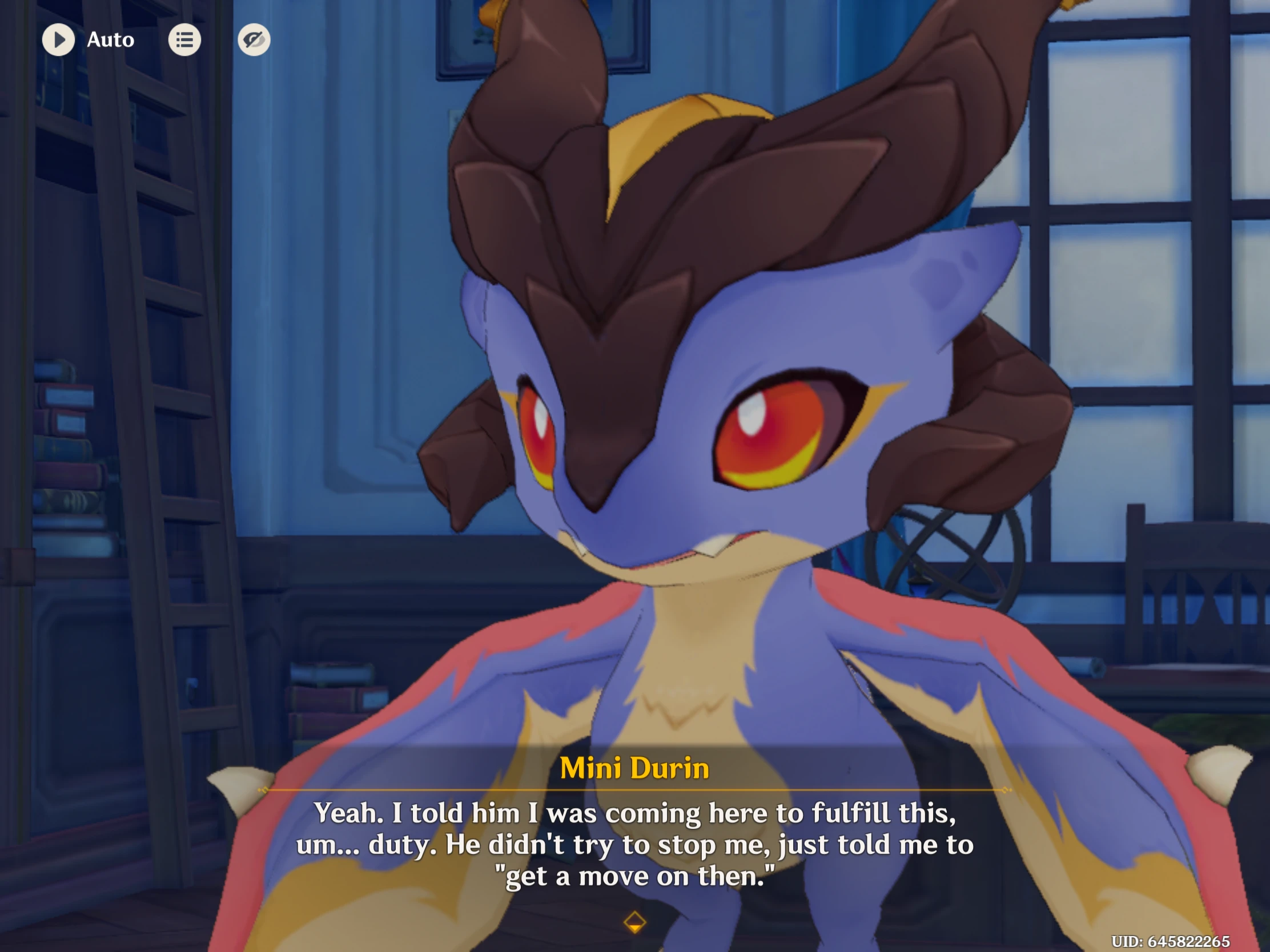This screenshot has height=952, width=1270.
Task: Open the dialogue history log
Action: [x=184, y=39]
